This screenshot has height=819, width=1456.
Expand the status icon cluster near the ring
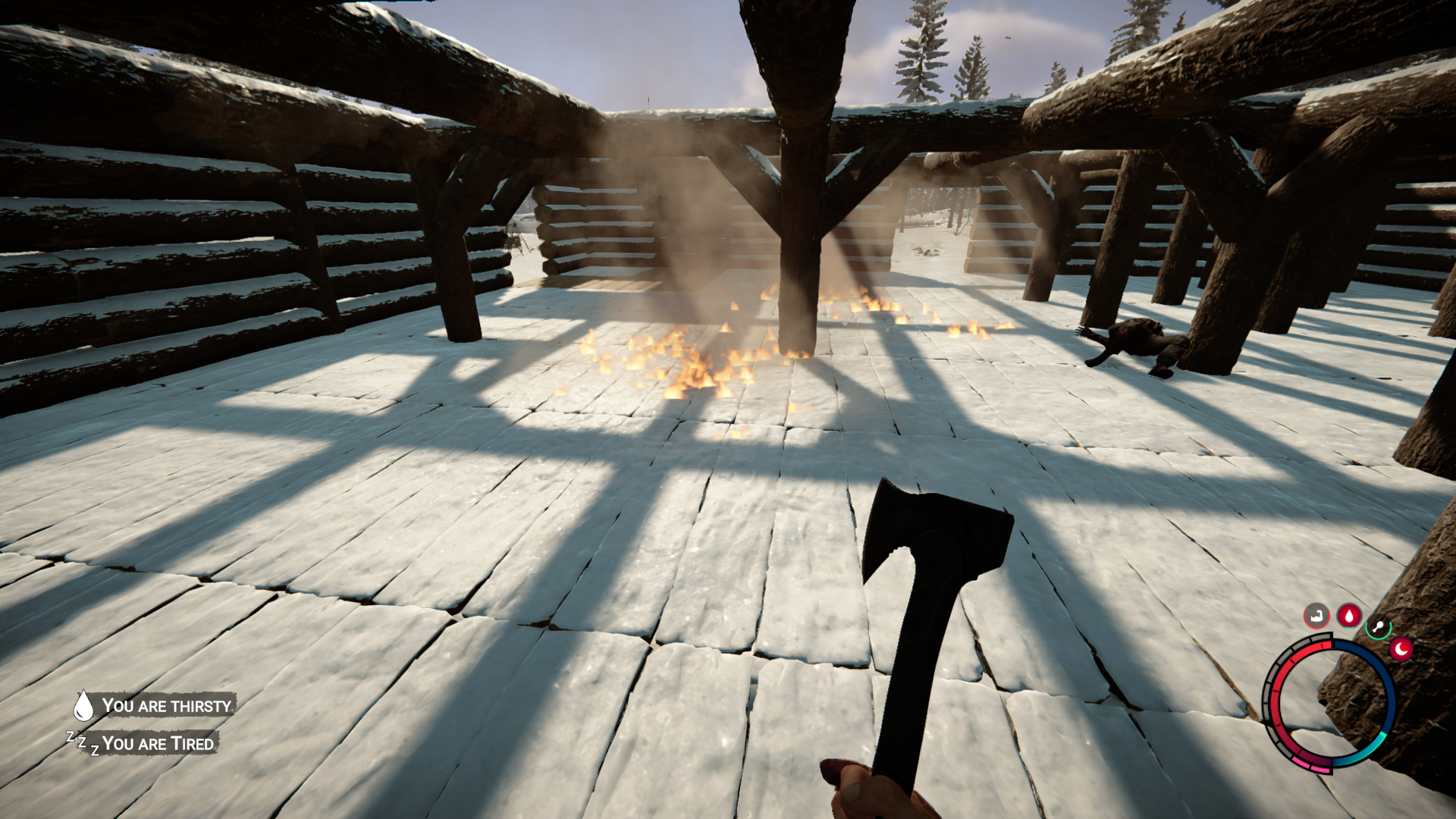[x=1357, y=626]
